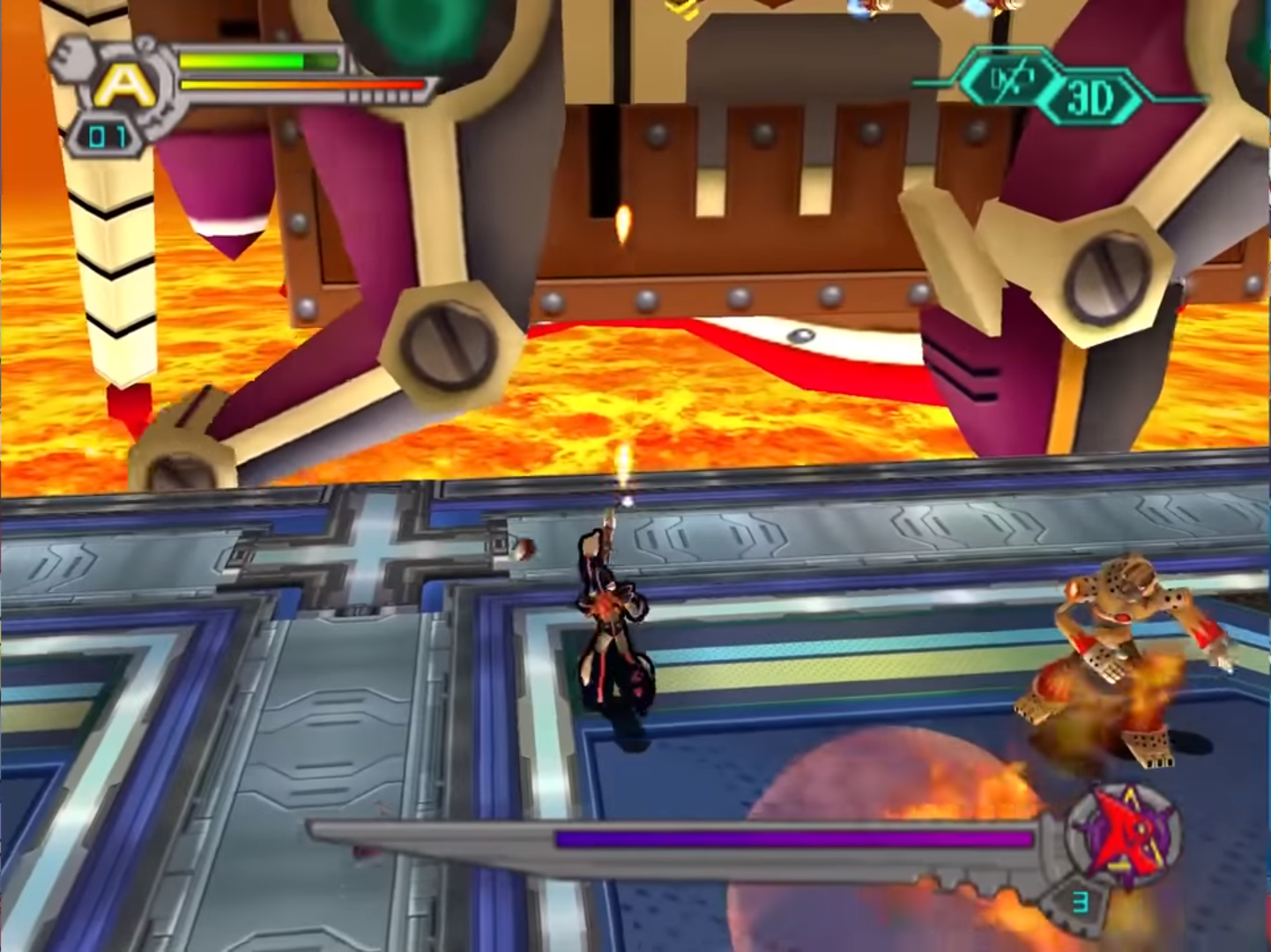Screen dimensions: 1271x952
Task: Click the crossed-out hexagon beside 3D
Action: click(1010, 81)
